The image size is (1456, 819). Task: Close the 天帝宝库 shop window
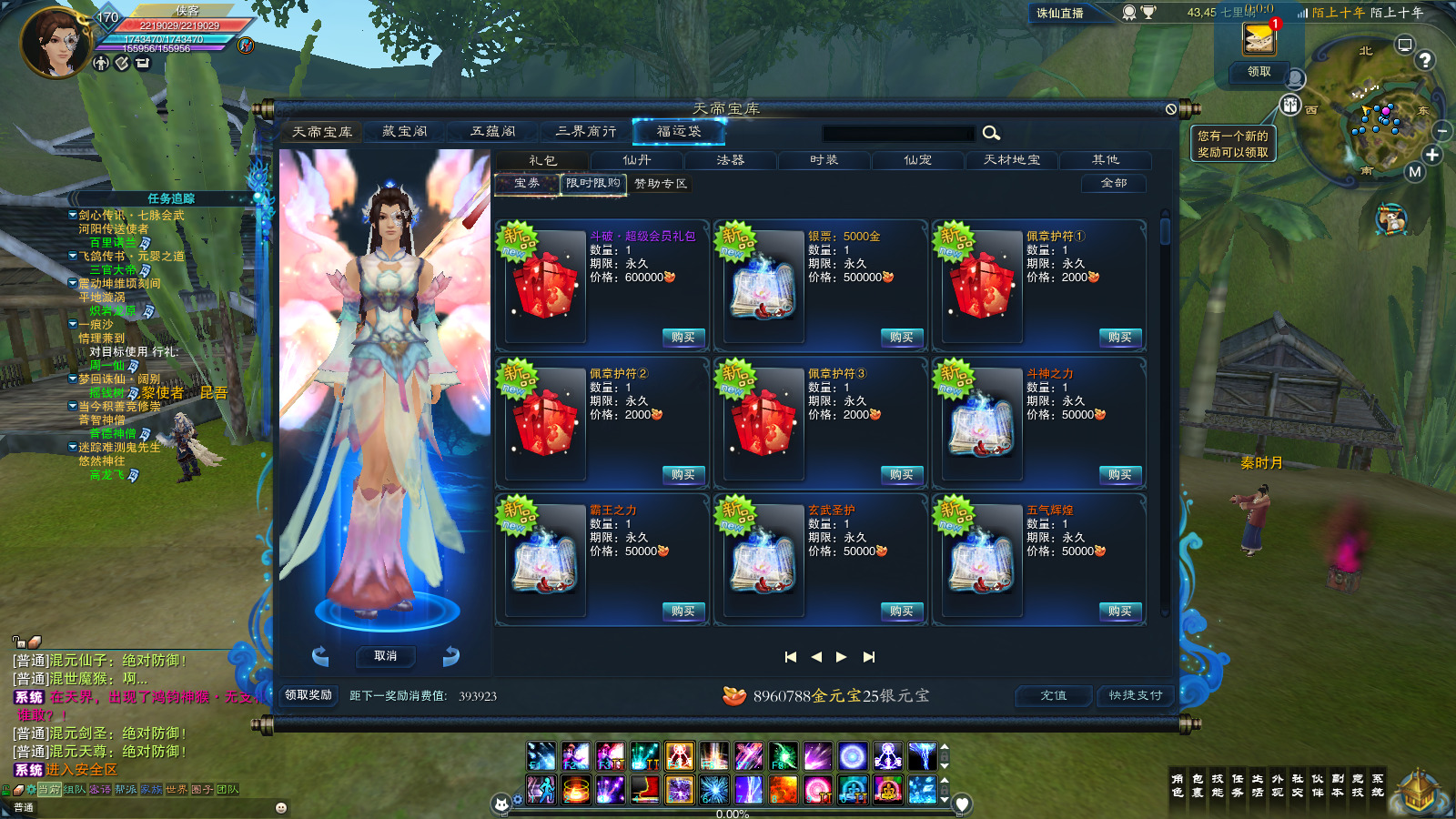click(x=1171, y=109)
